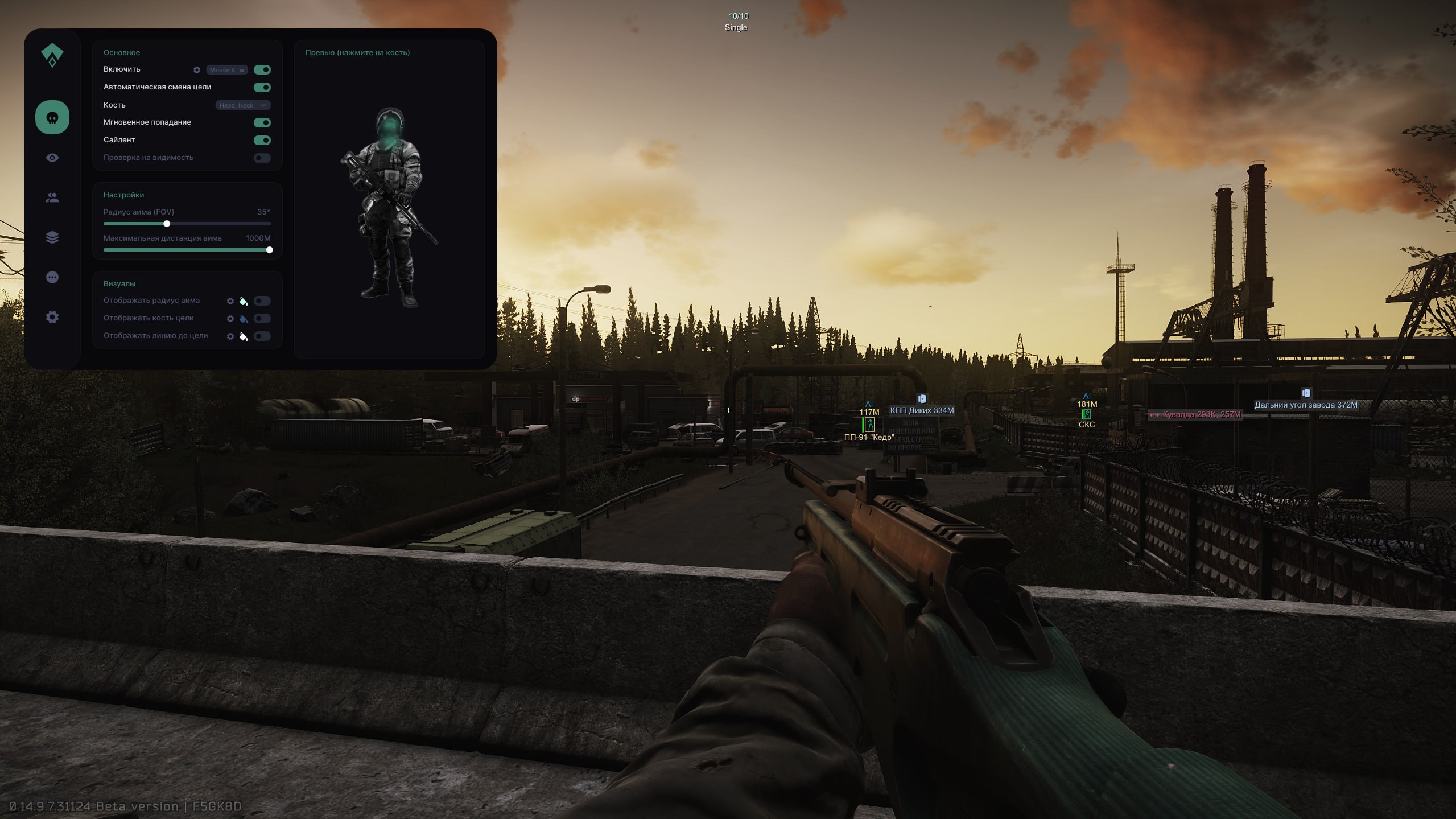Click the "Максимальная дистанция аима" slider handle
Image resolution: width=1456 pixels, height=819 pixels.
(269, 250)
